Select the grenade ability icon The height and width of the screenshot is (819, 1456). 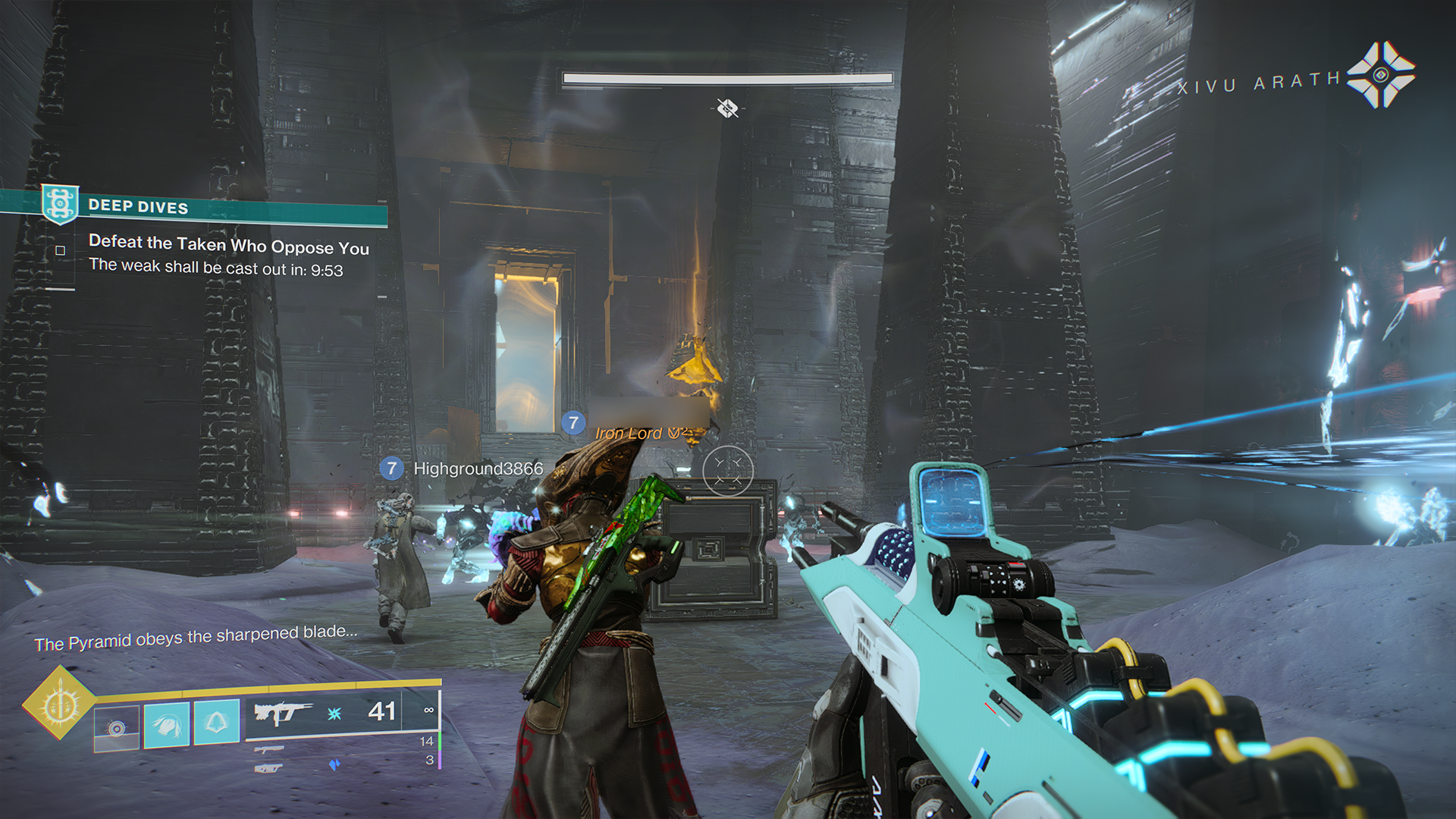[117, 728]
